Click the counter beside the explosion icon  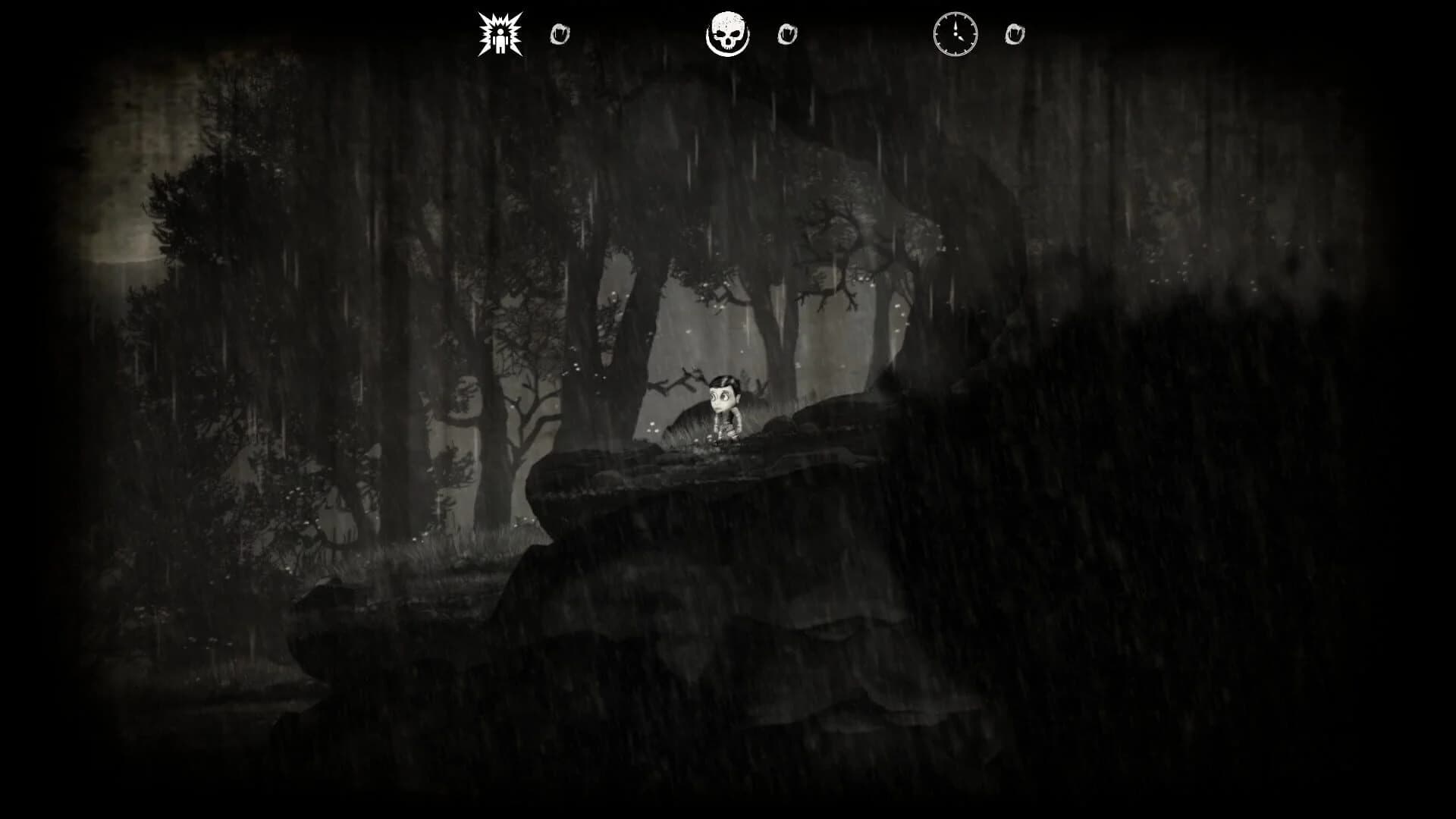(x=560, y=33)
